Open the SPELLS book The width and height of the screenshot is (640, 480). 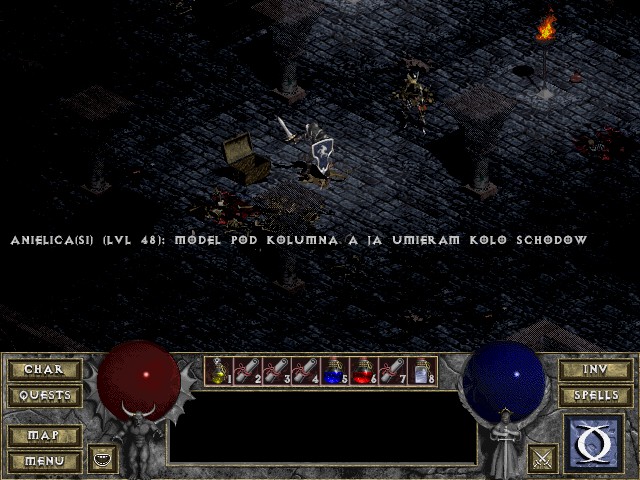pos(595,396)
